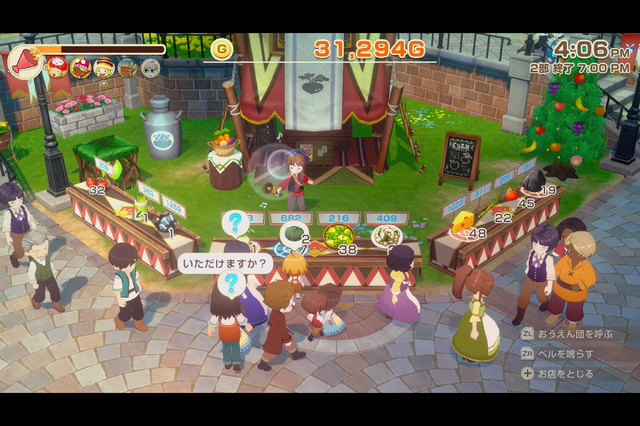Choose the blonde character portrait
Screen dimensions: 640x426
103,67
